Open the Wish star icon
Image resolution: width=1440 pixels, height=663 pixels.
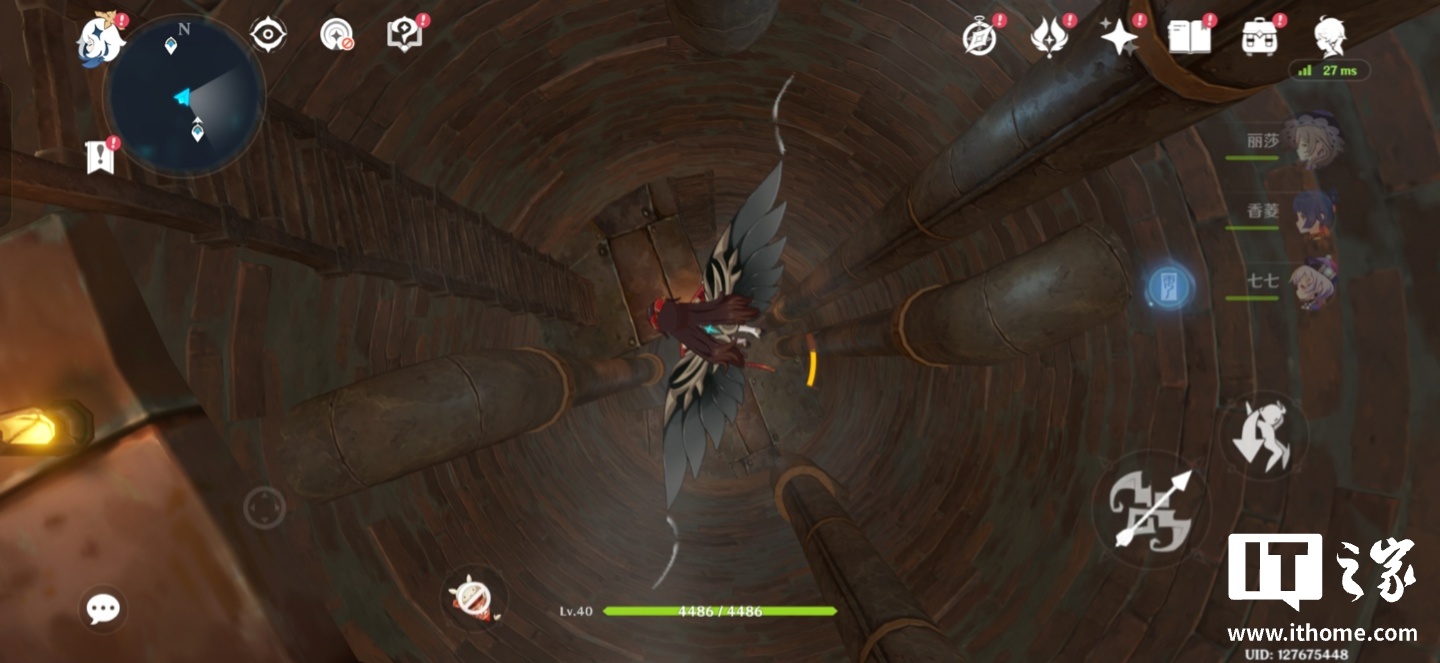click(1119, 38)
